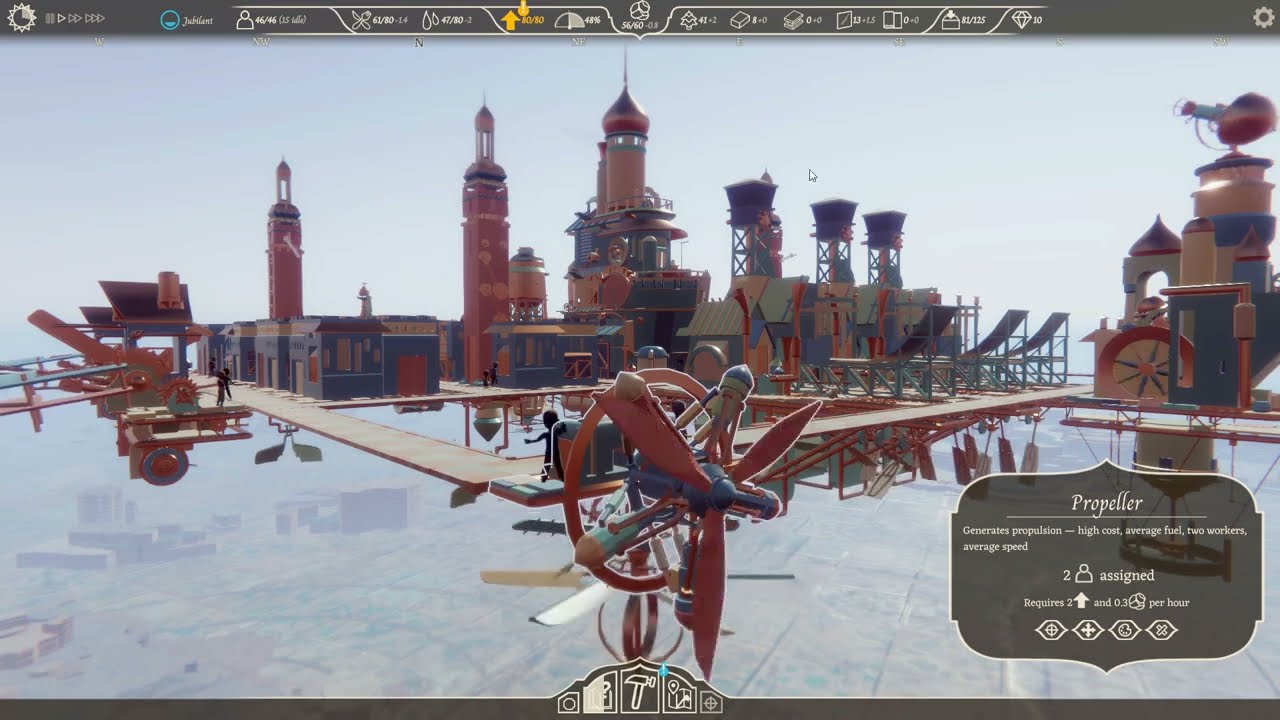This screenshot has width=1280, height=720.
Task: Click the Jubilant mood indicator
Action: pyautogui.click(x=171, y=19)
